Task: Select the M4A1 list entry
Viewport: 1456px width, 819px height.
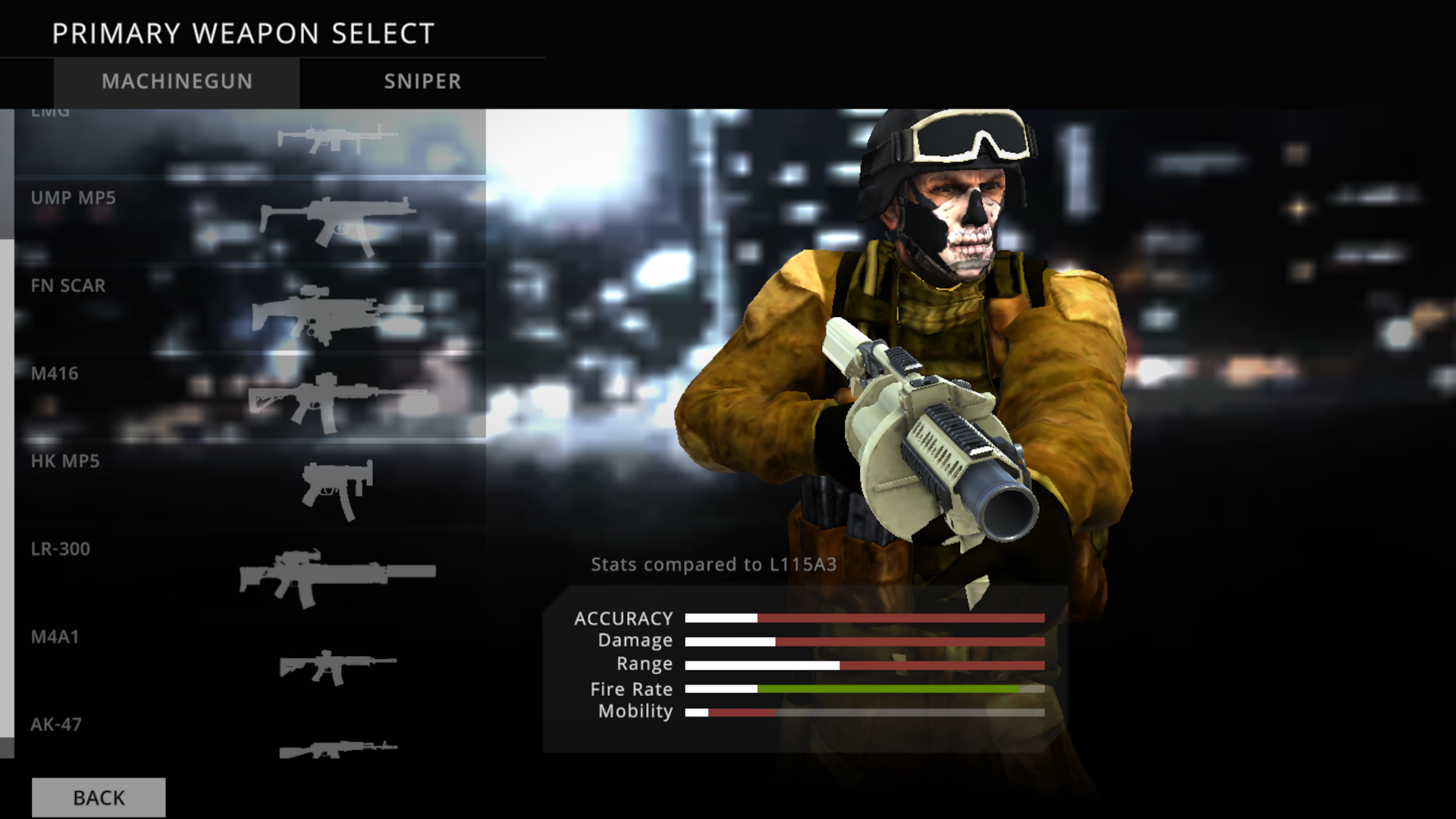Action: click(x=57, y=638)
